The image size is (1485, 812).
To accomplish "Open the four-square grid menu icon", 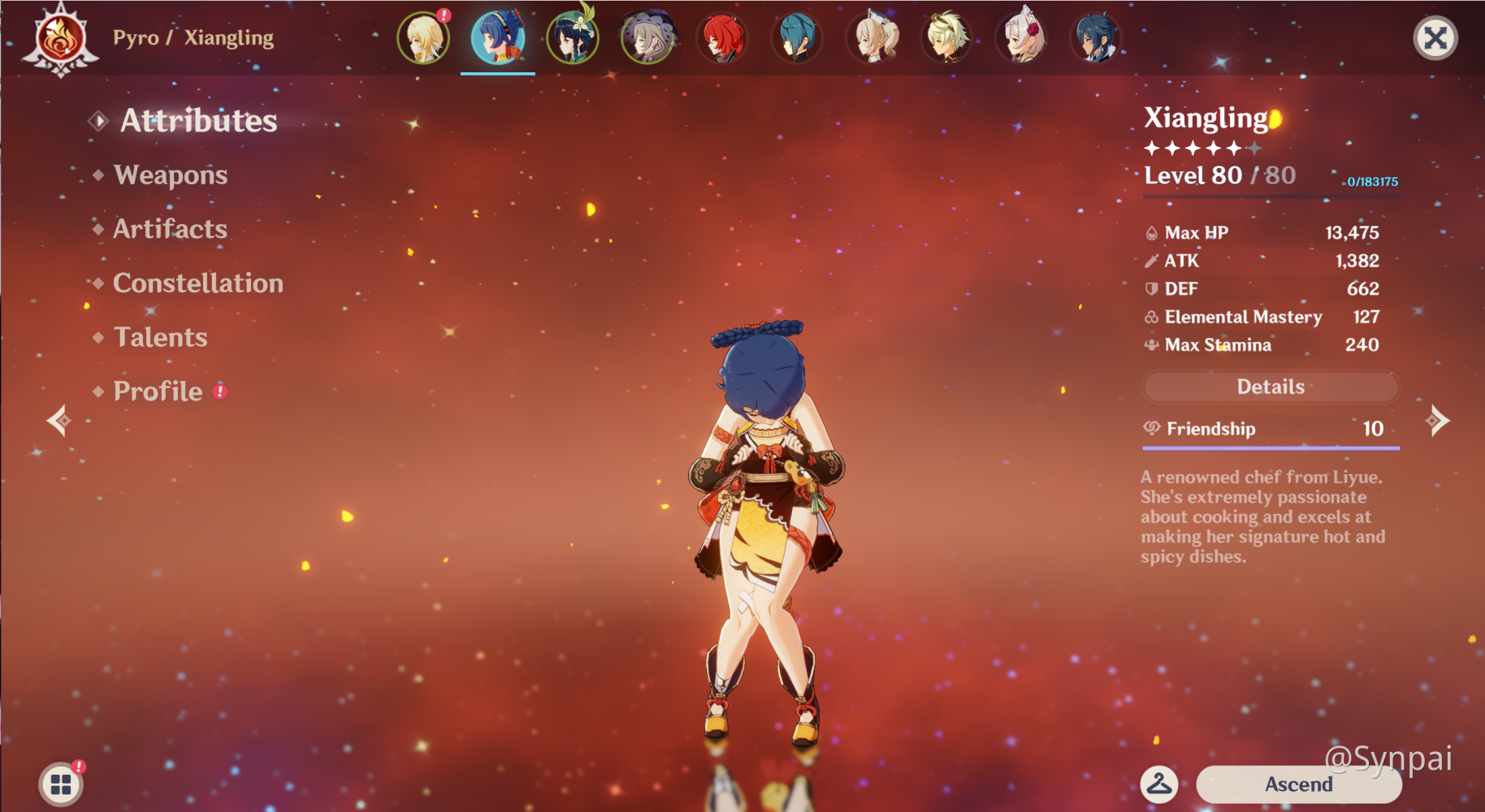I will (61, 784).
